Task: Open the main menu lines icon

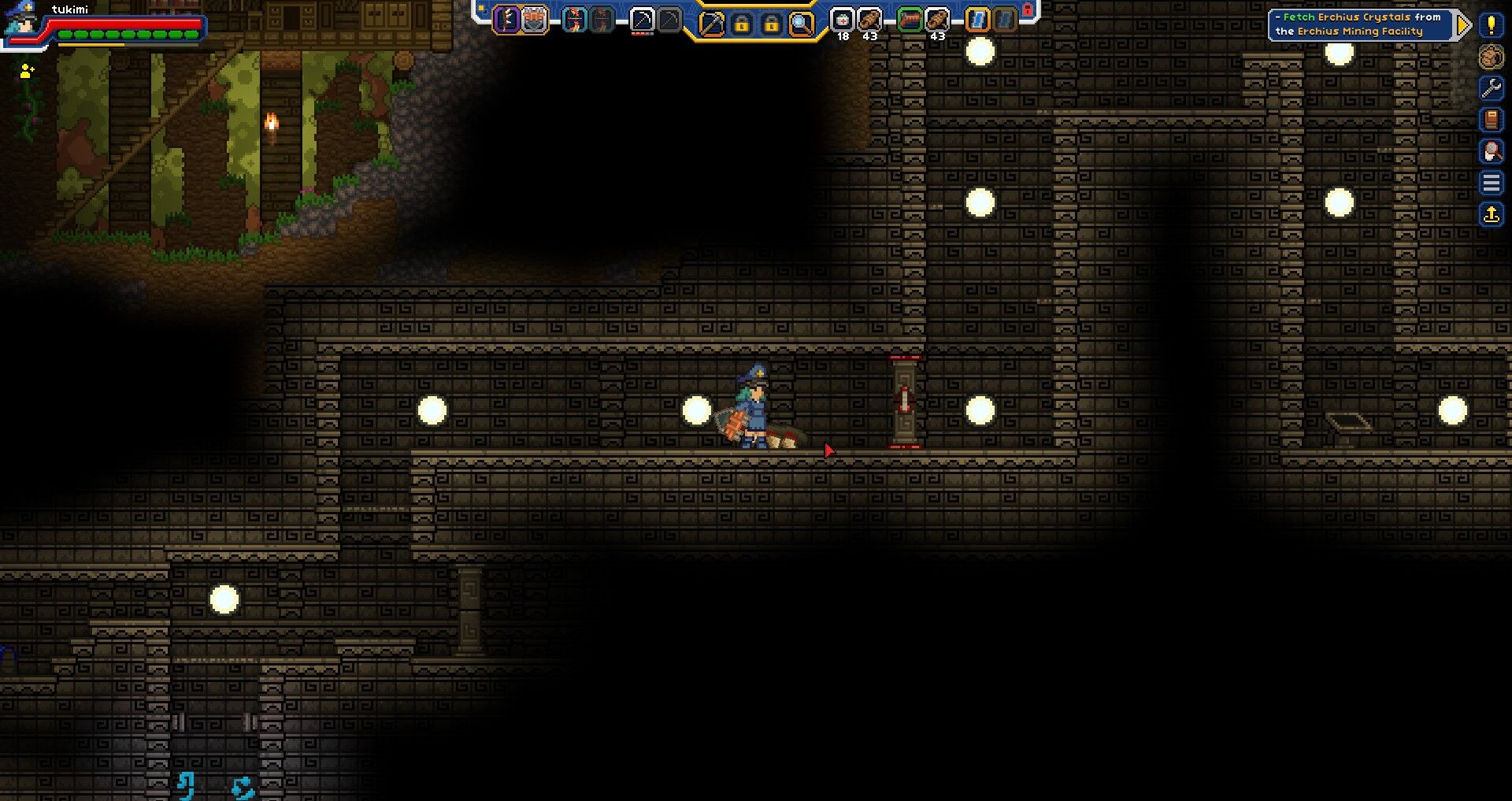Action: click(x=1492, y=184)
